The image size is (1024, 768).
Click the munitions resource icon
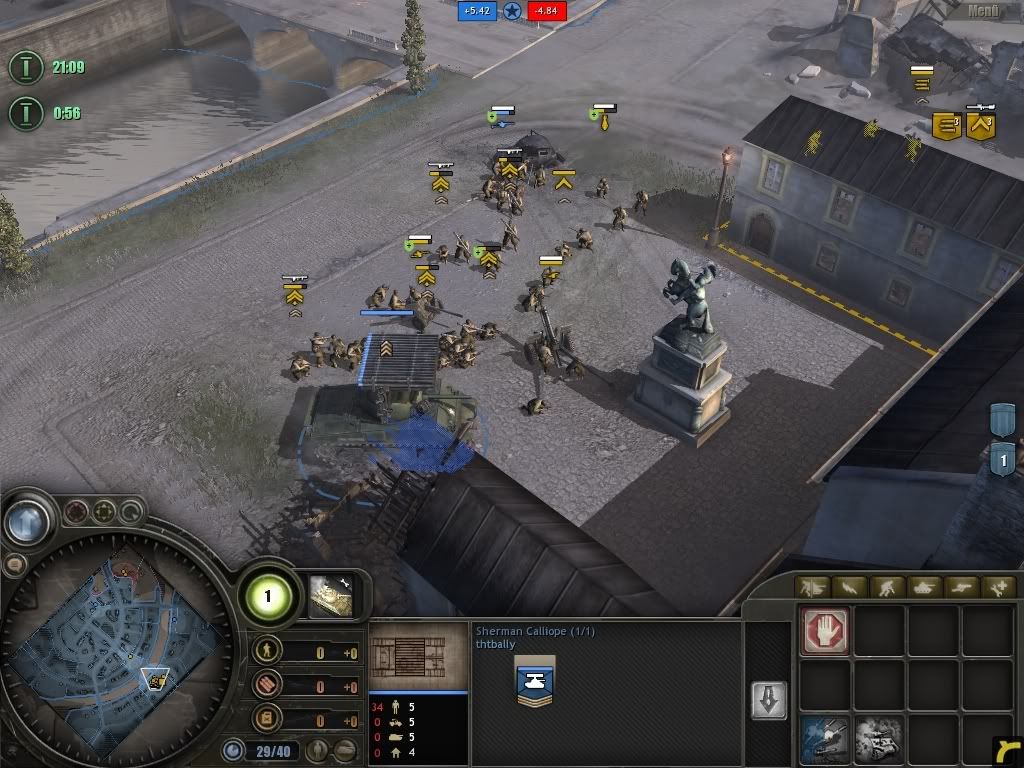(267, 686)
